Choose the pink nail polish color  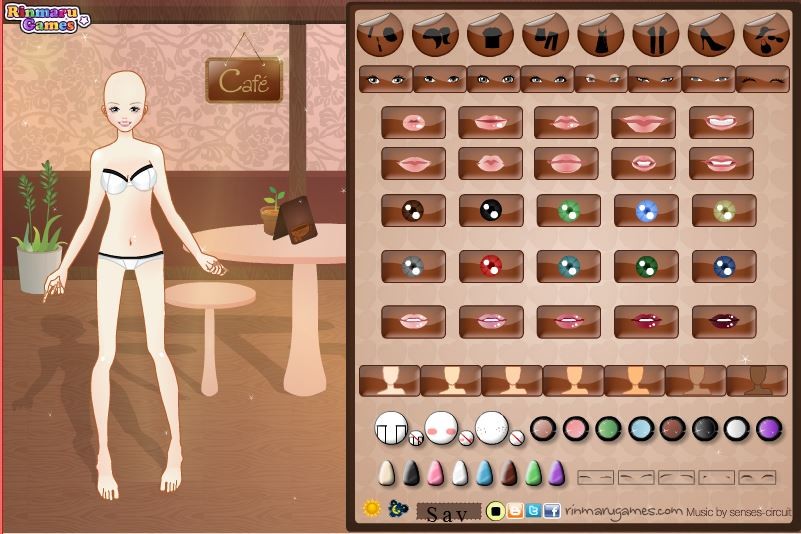[436, 473]
